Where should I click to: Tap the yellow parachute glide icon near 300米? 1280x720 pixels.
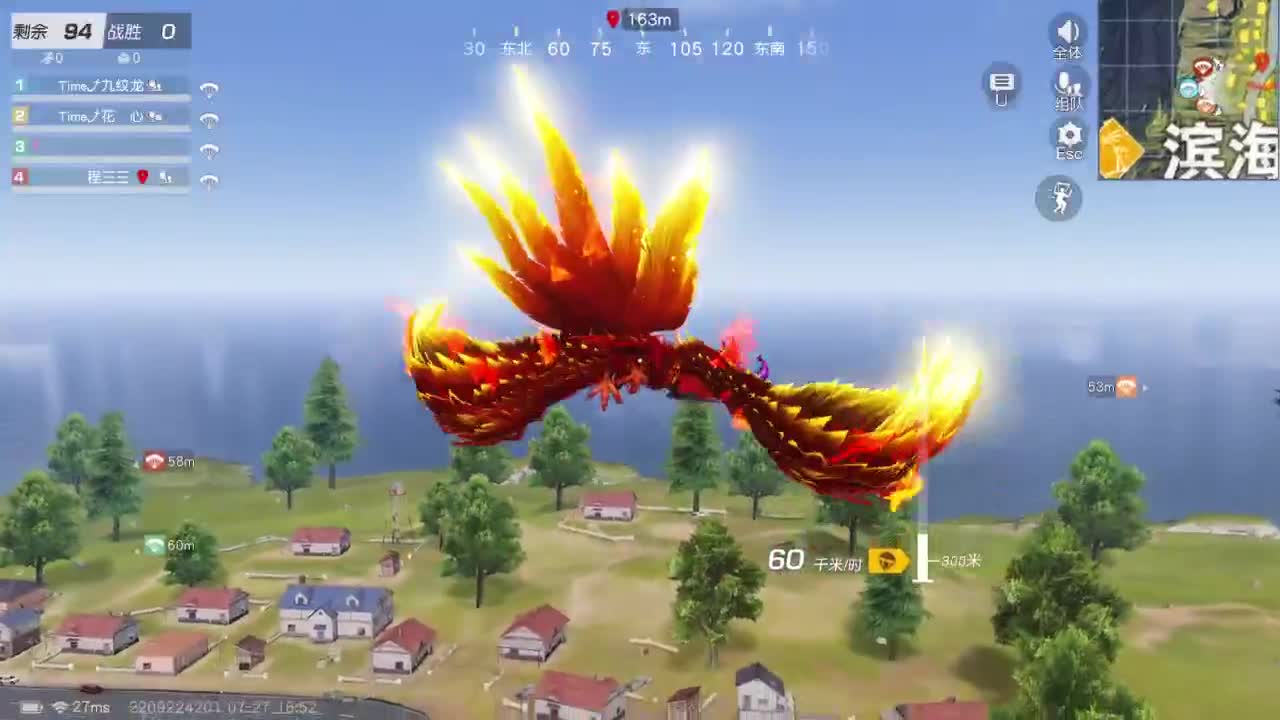[x=884, y=561]
